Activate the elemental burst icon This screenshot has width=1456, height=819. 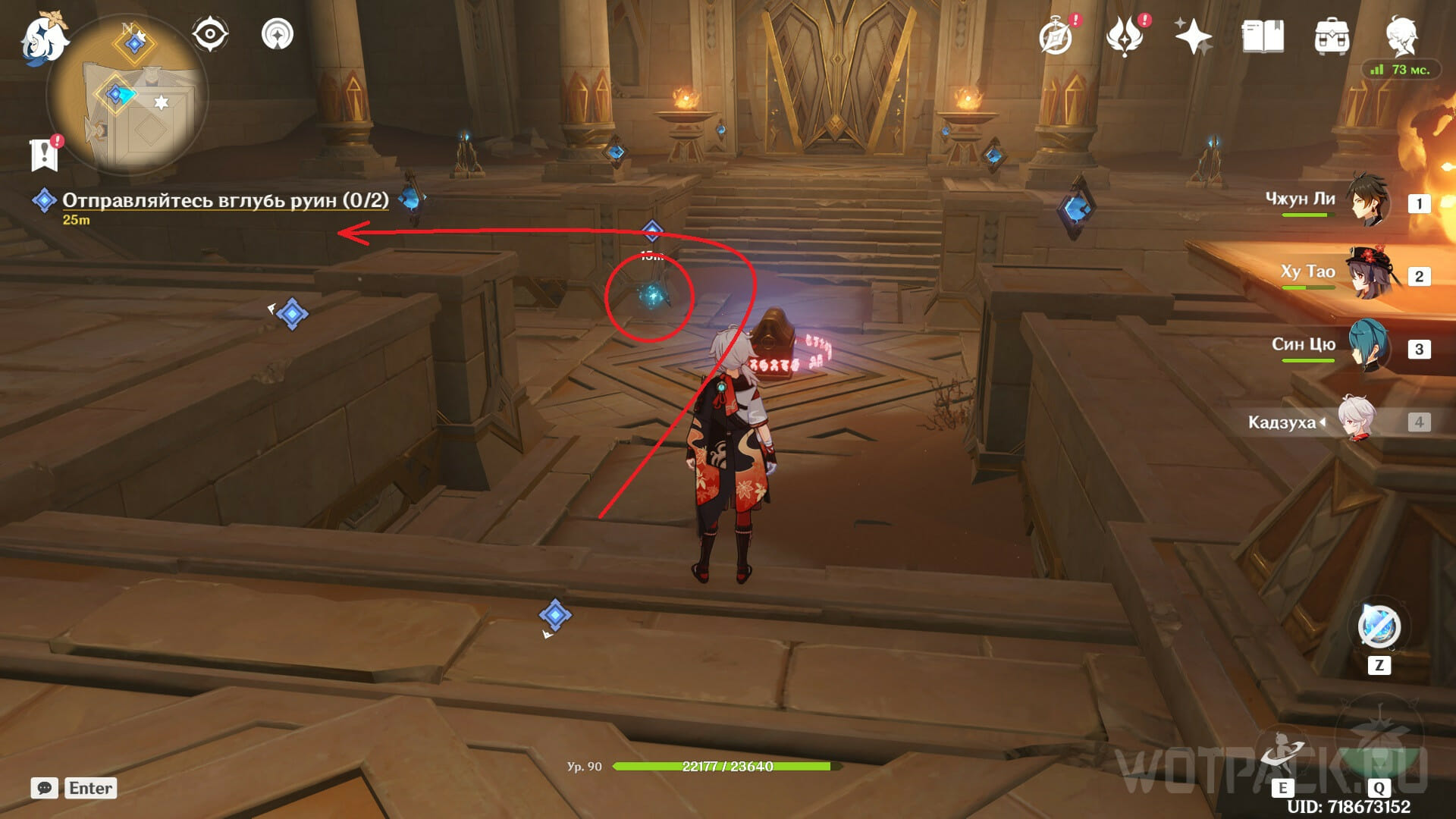pos(1378,747)
